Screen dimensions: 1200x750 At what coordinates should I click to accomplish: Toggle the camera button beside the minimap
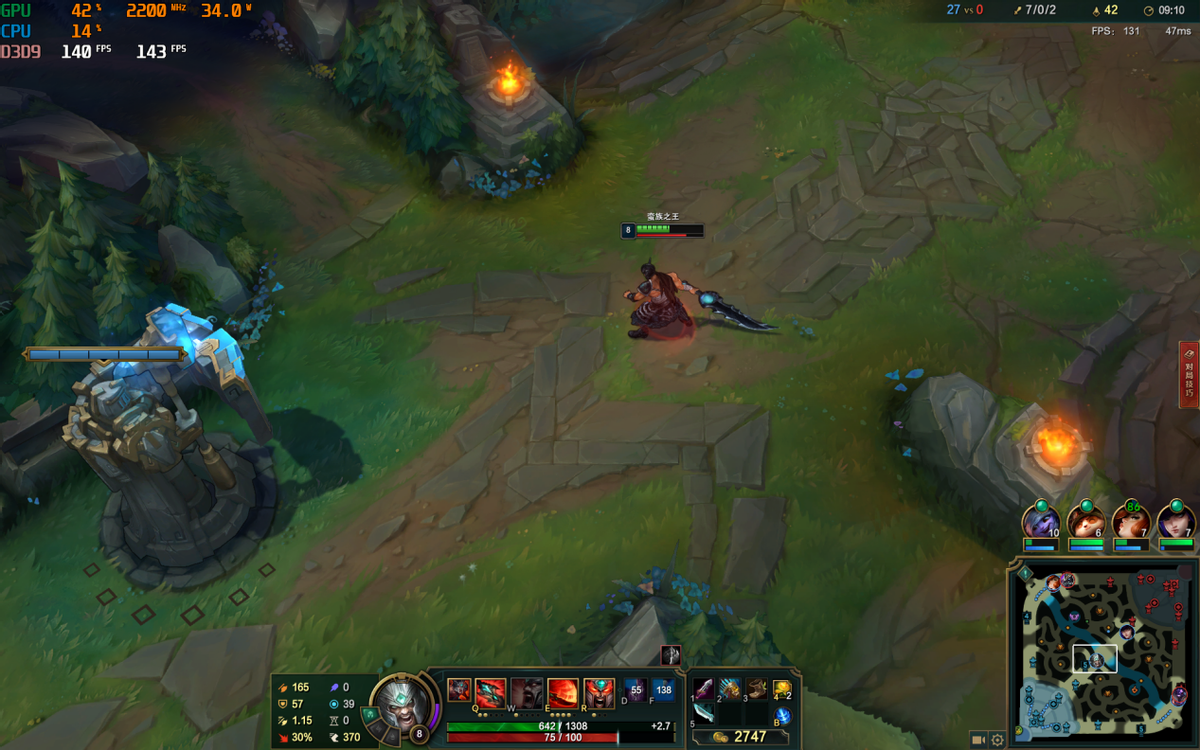(x=977, y=740)
